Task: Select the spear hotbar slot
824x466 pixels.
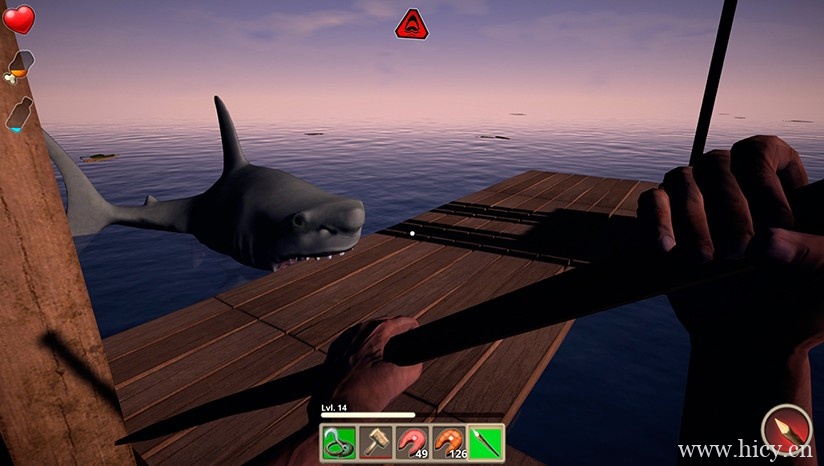Action: 487,442
